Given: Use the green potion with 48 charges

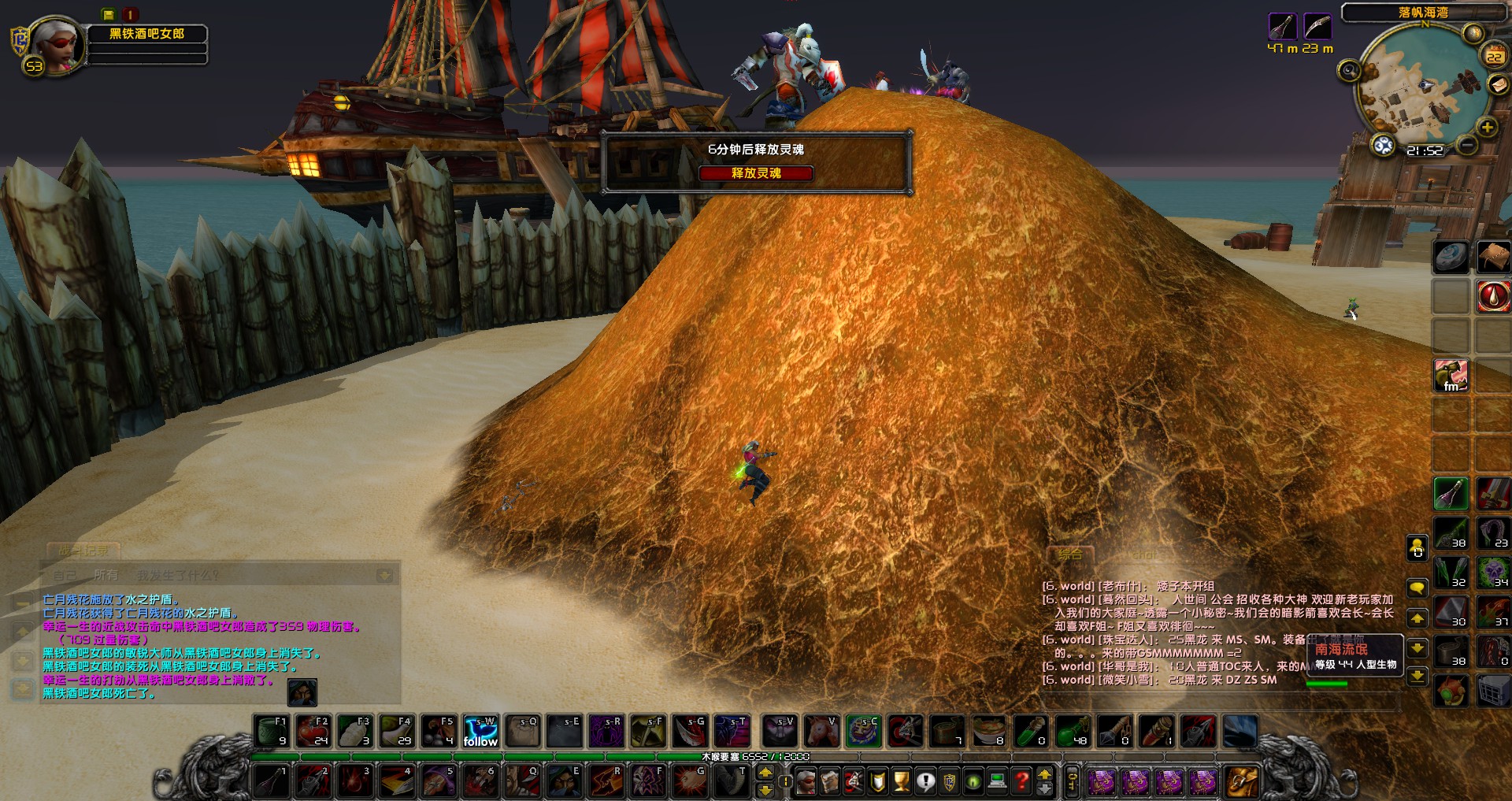Looking at the screenshot, I should (x=1073, y=731).
